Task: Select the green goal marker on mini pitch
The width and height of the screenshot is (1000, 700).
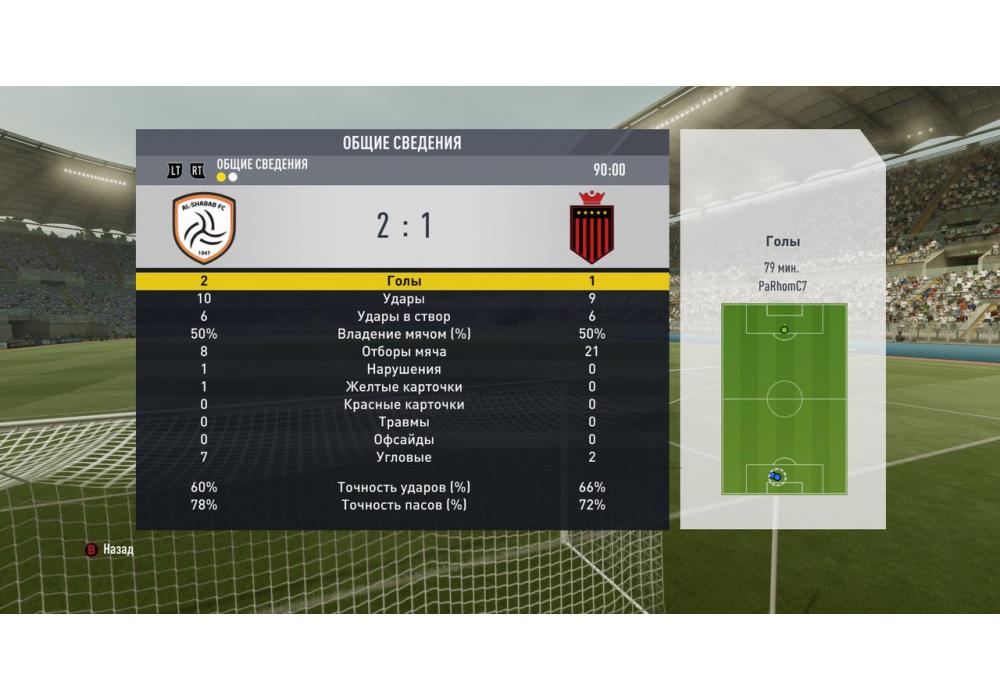Action: [784, 329]
